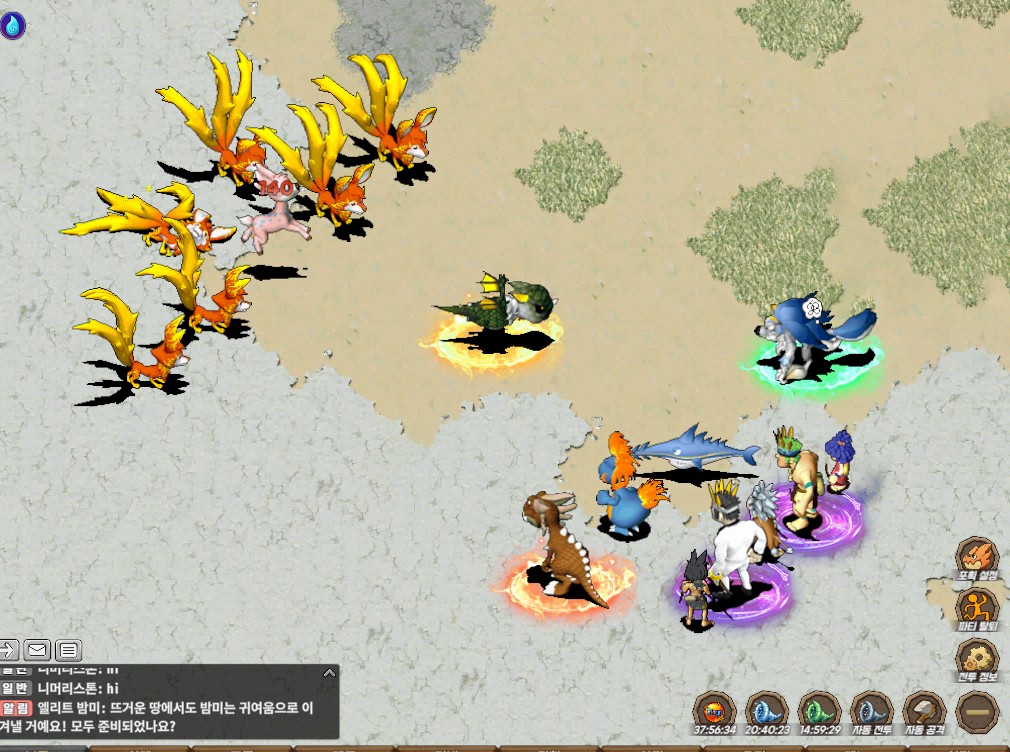Click the blue water drop icon
Screen dimensions: 1010x752
tap(13, 26)
